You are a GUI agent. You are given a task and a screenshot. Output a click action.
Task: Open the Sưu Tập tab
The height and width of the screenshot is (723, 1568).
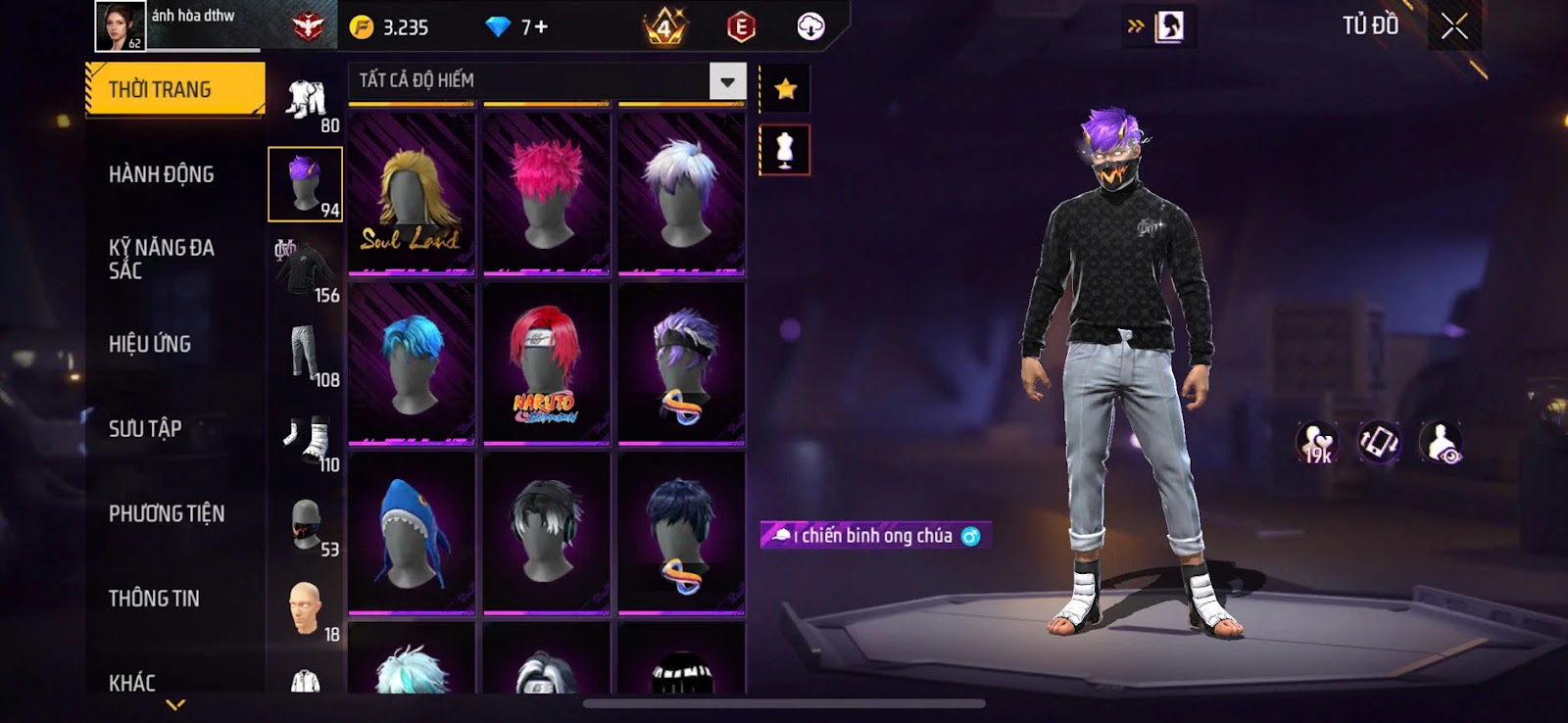click(145, 428)
